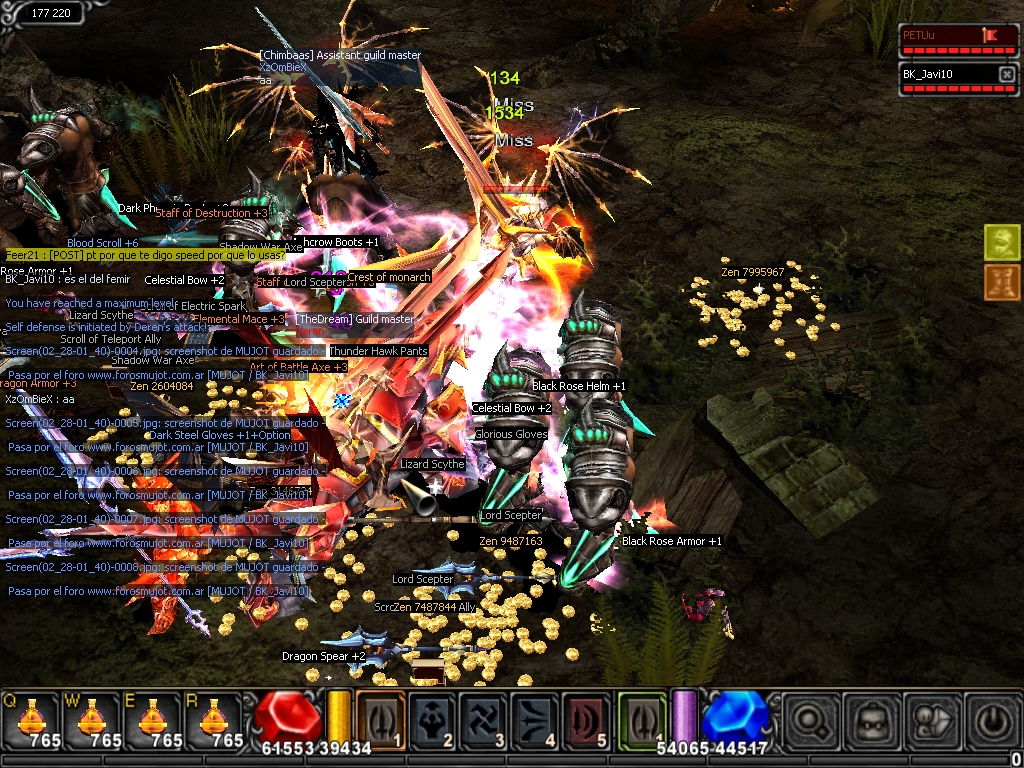Open the backpack inventory button
The image size is (1024, 768).
[869, 720]
